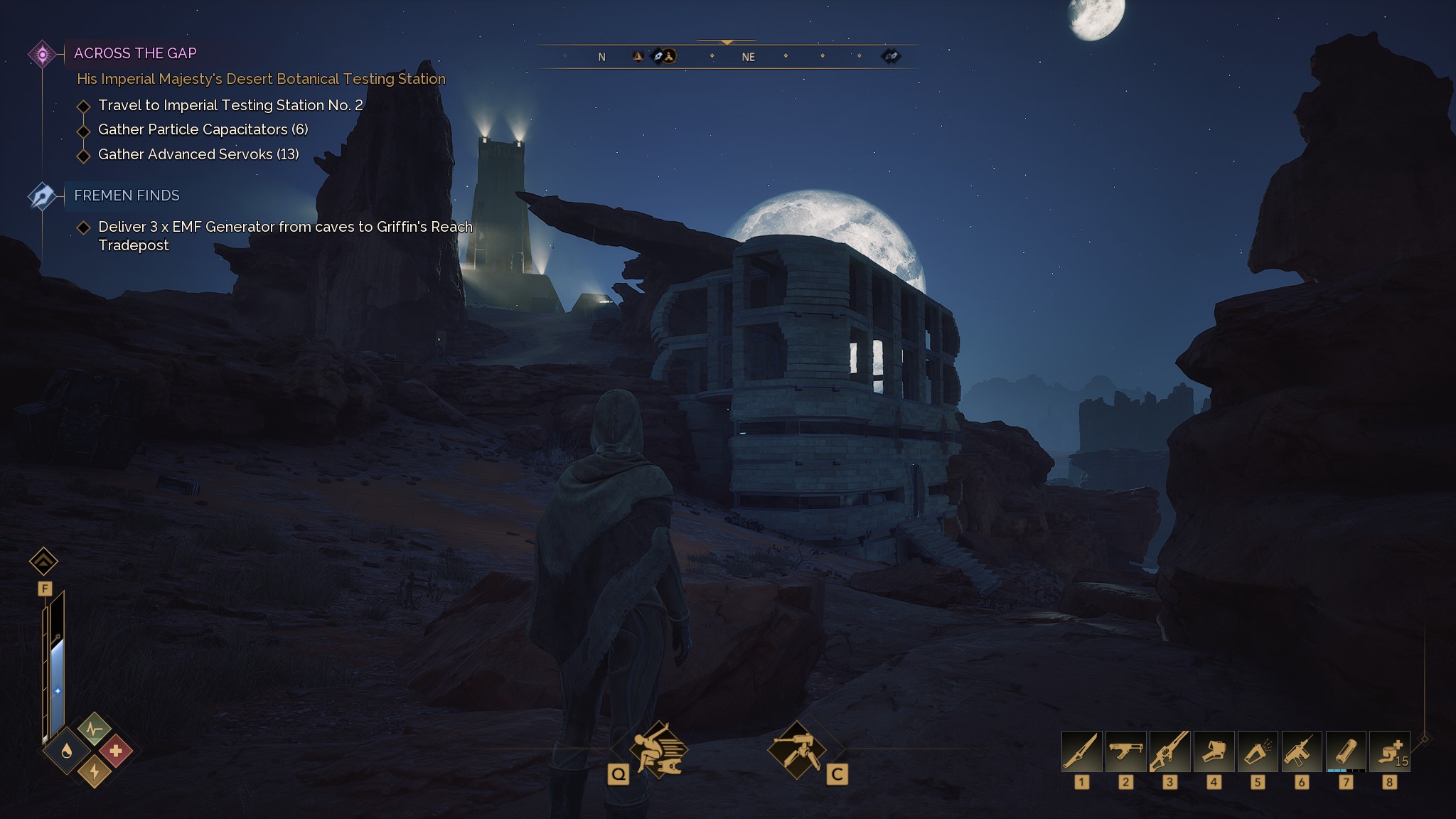Click the crouch icon above the Q keybind
The image size is (1456, 819).
click(658, 750)
